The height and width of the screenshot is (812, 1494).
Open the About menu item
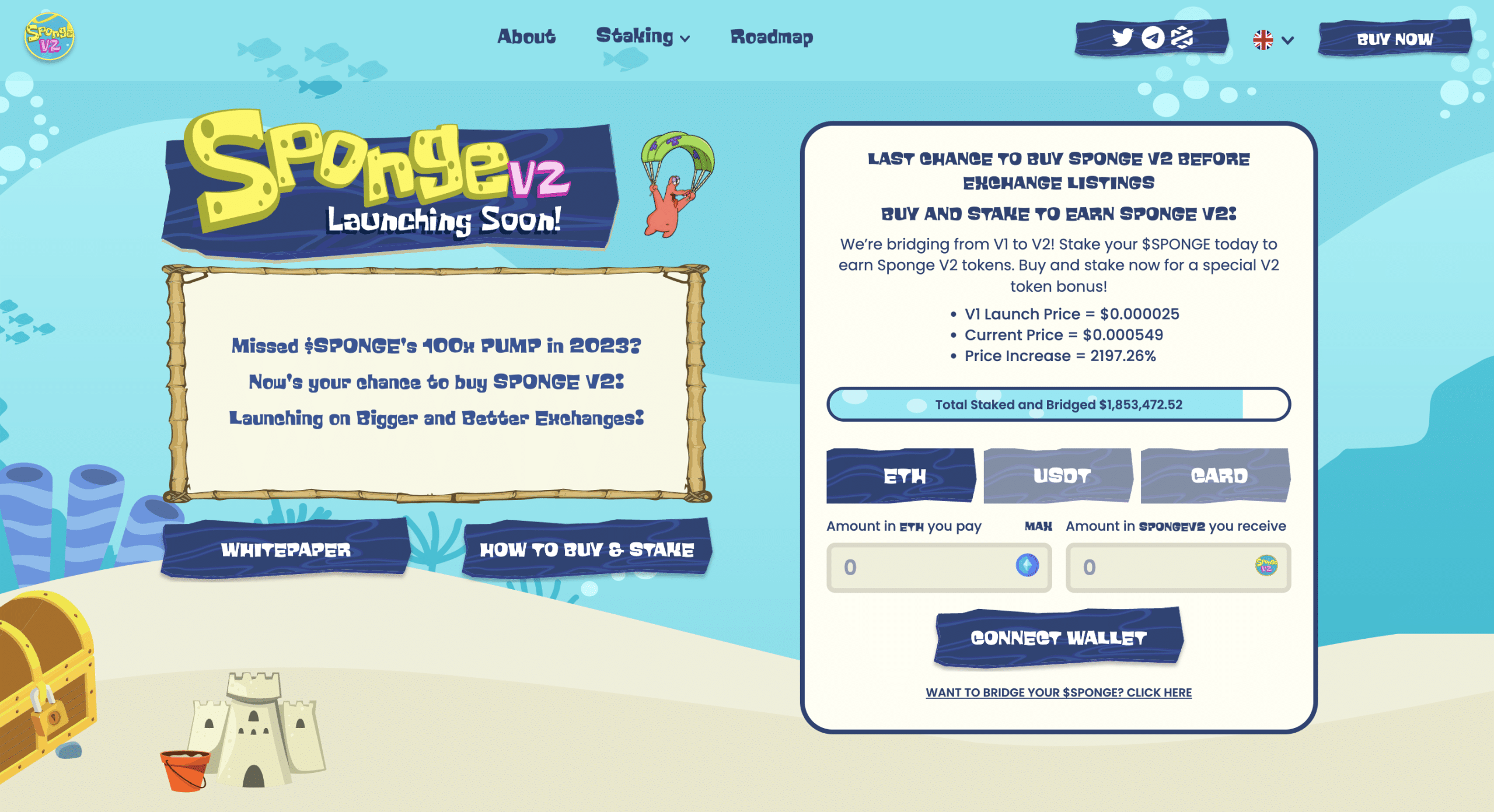pyautogui.click(x=526, y=37)
